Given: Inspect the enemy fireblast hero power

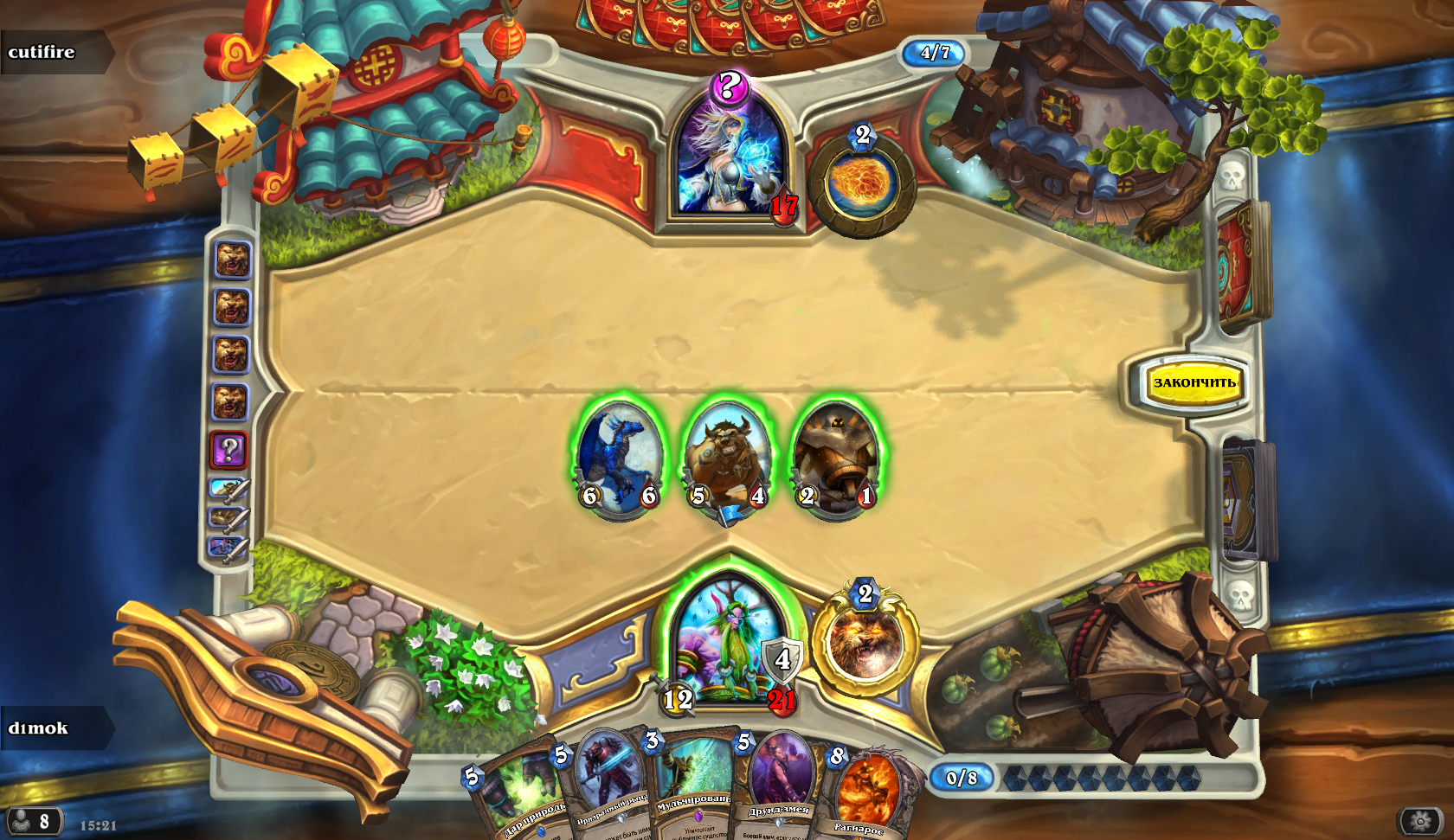Looking at the screenshot, I should point(862,183).
